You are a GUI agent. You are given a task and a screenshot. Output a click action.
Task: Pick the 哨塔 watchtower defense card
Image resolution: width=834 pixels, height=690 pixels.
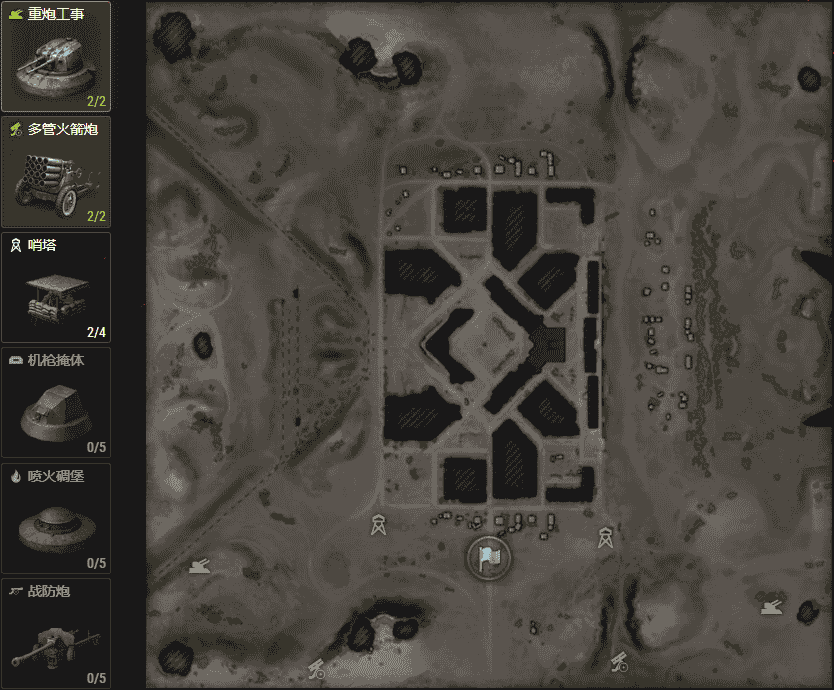tap(56, 288)
